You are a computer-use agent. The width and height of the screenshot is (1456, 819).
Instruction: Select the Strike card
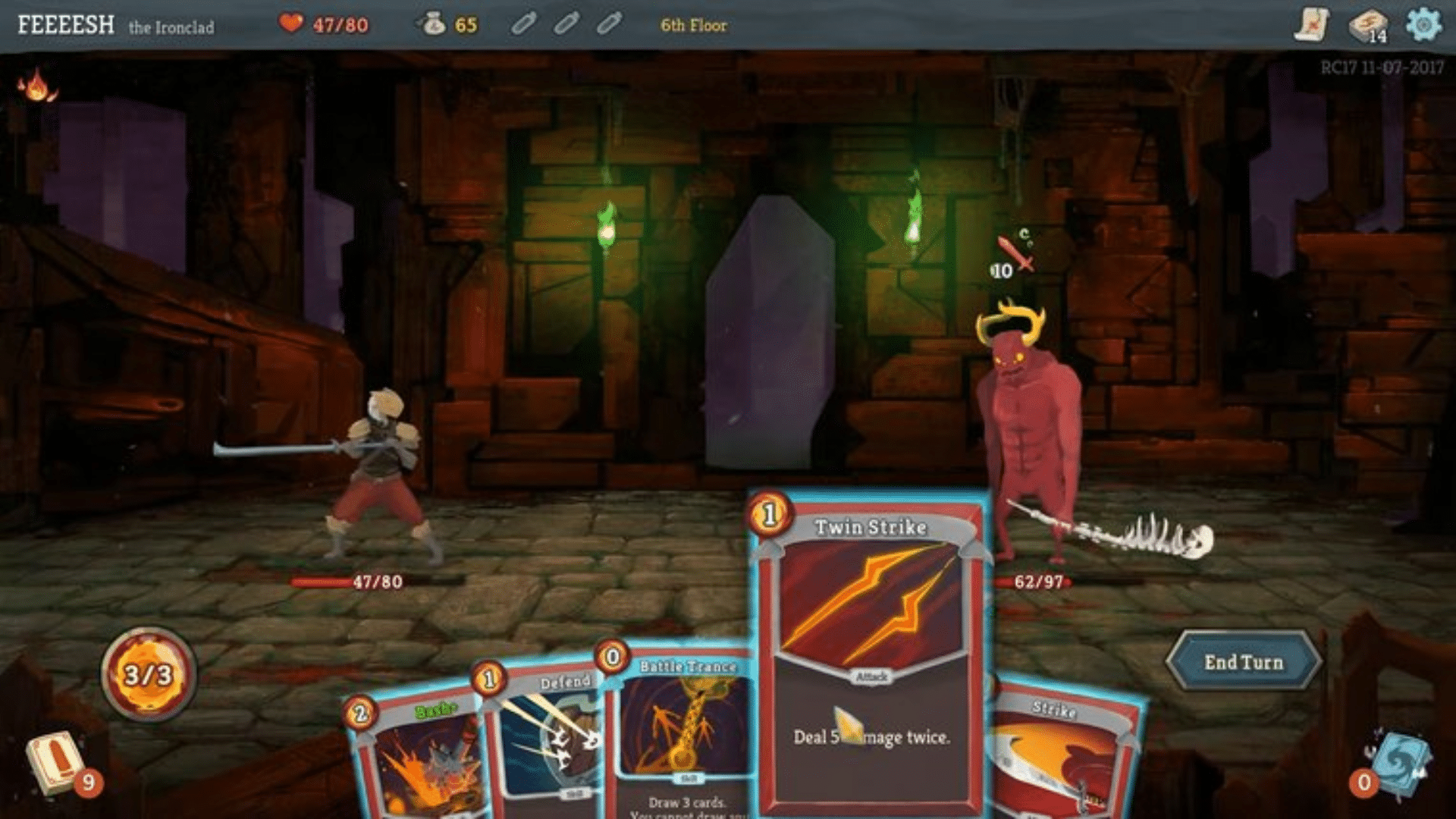pyautogui.click(x=1065, y=758)
